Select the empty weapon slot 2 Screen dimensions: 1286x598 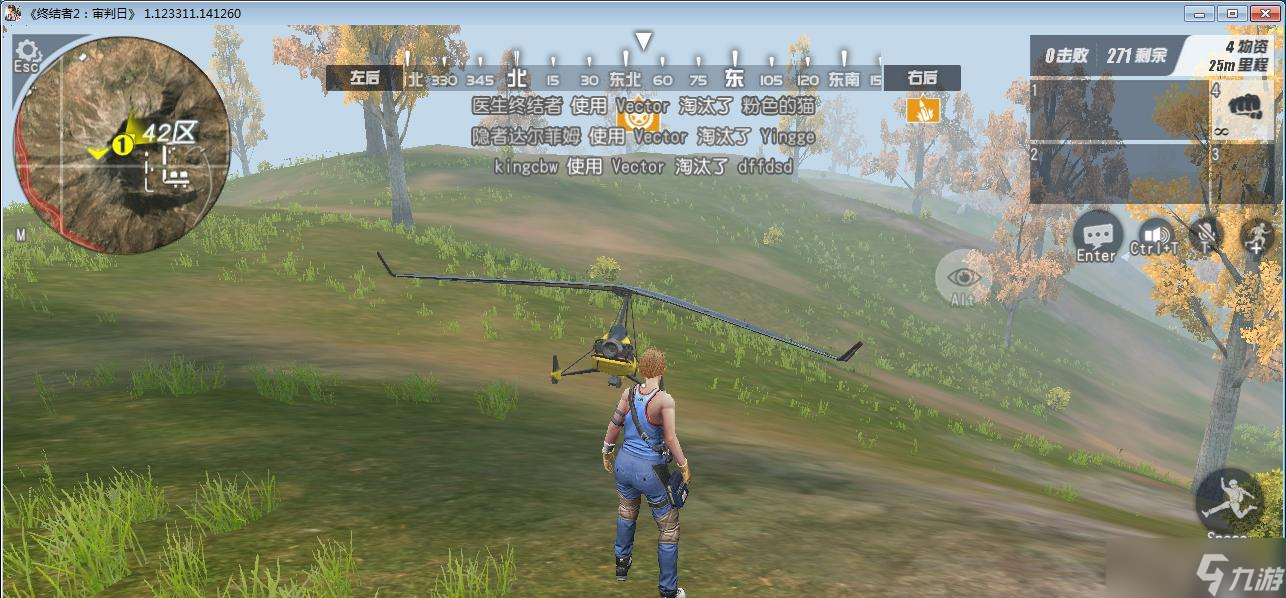(1117, 172)
